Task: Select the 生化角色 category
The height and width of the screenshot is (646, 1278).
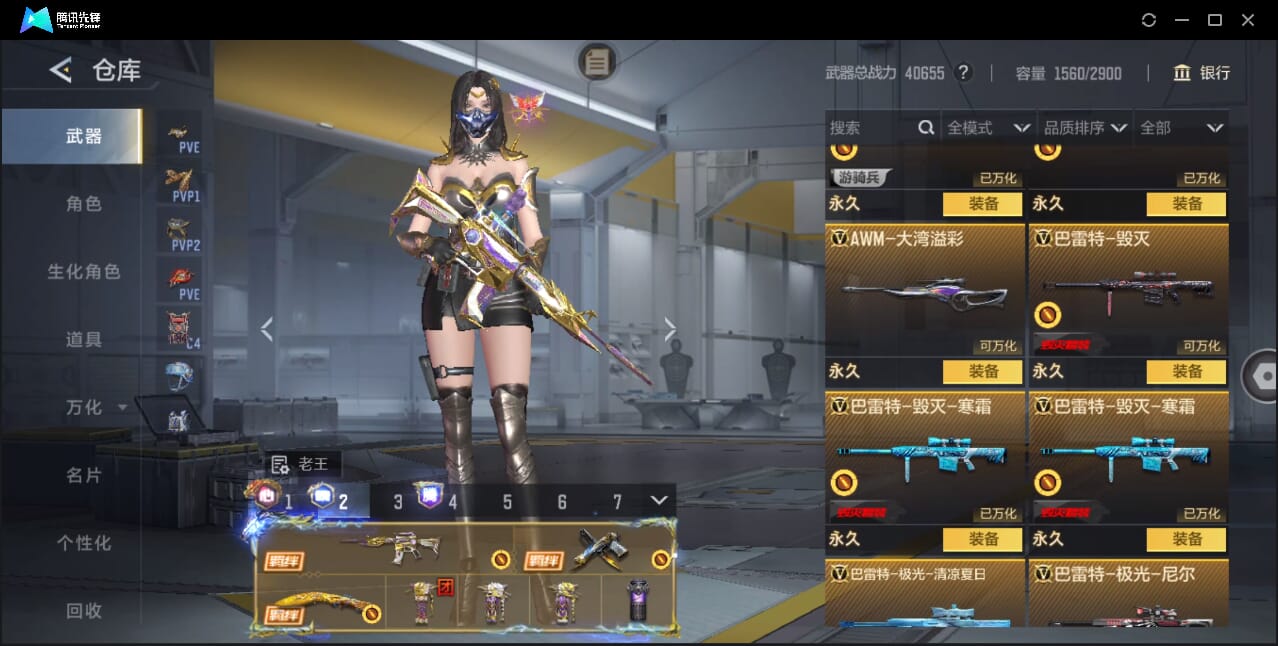Action: pyautogui.click(x=84, y=272)
